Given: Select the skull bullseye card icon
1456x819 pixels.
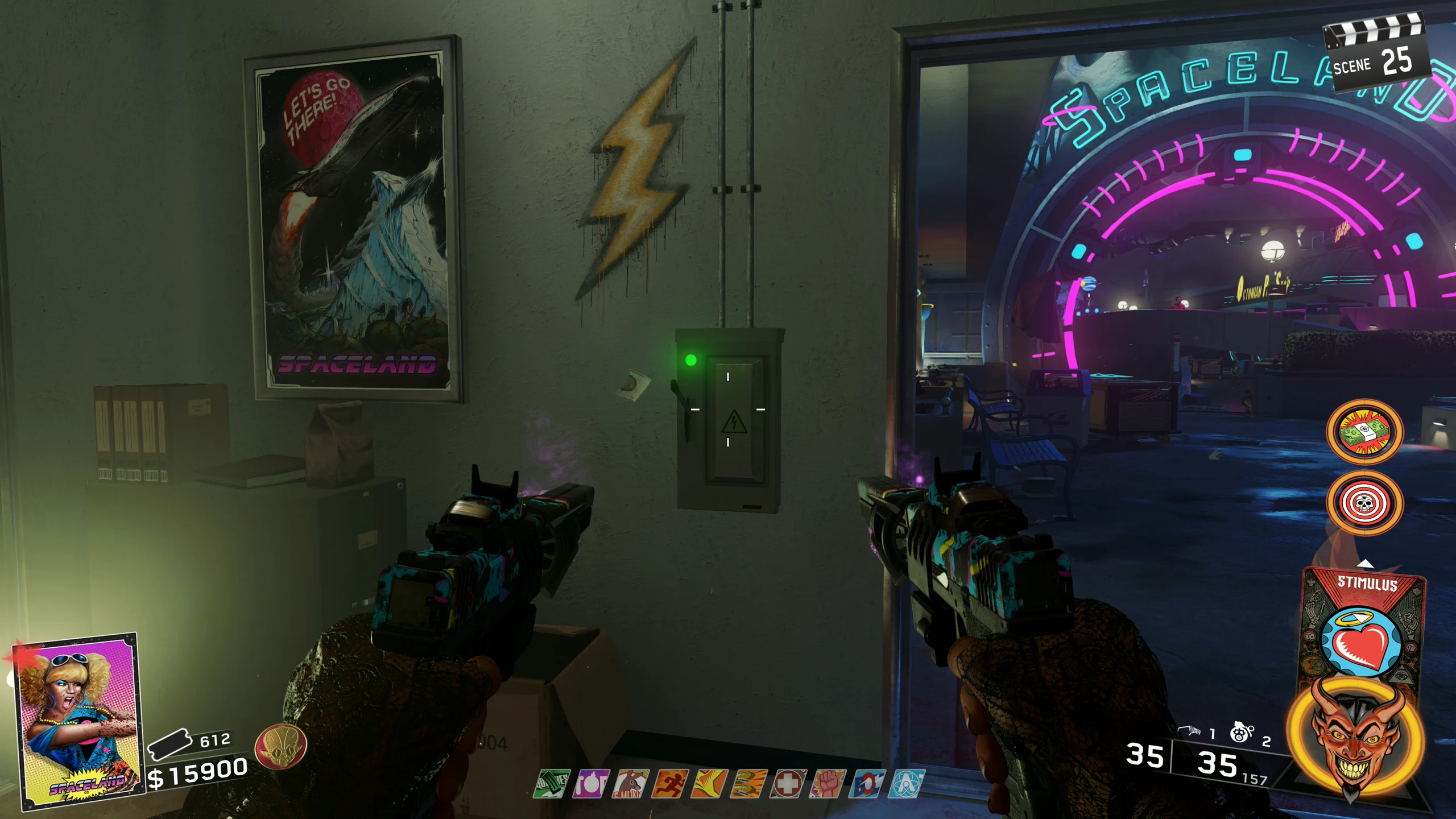Looking at the screenshot, I should pyautogui.click(x=1364, y=503).
